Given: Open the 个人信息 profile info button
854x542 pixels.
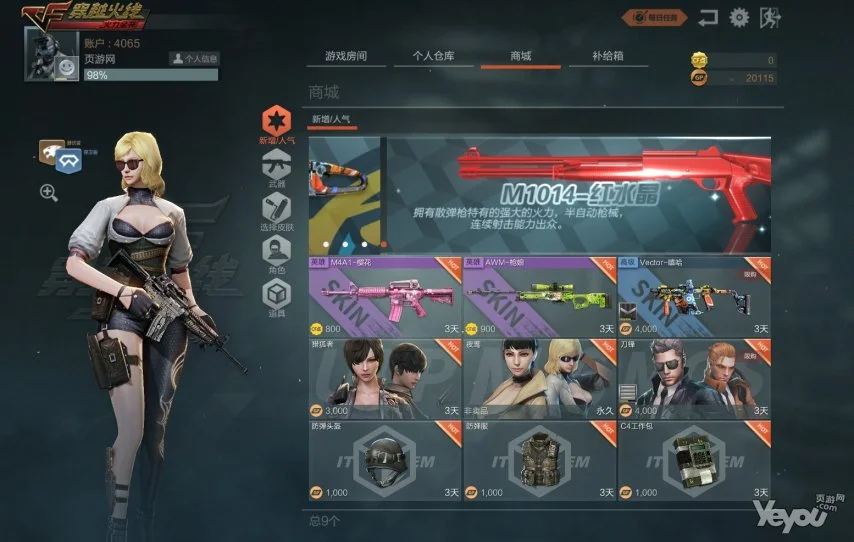Looking at the screenshot, I should (193, 59).
